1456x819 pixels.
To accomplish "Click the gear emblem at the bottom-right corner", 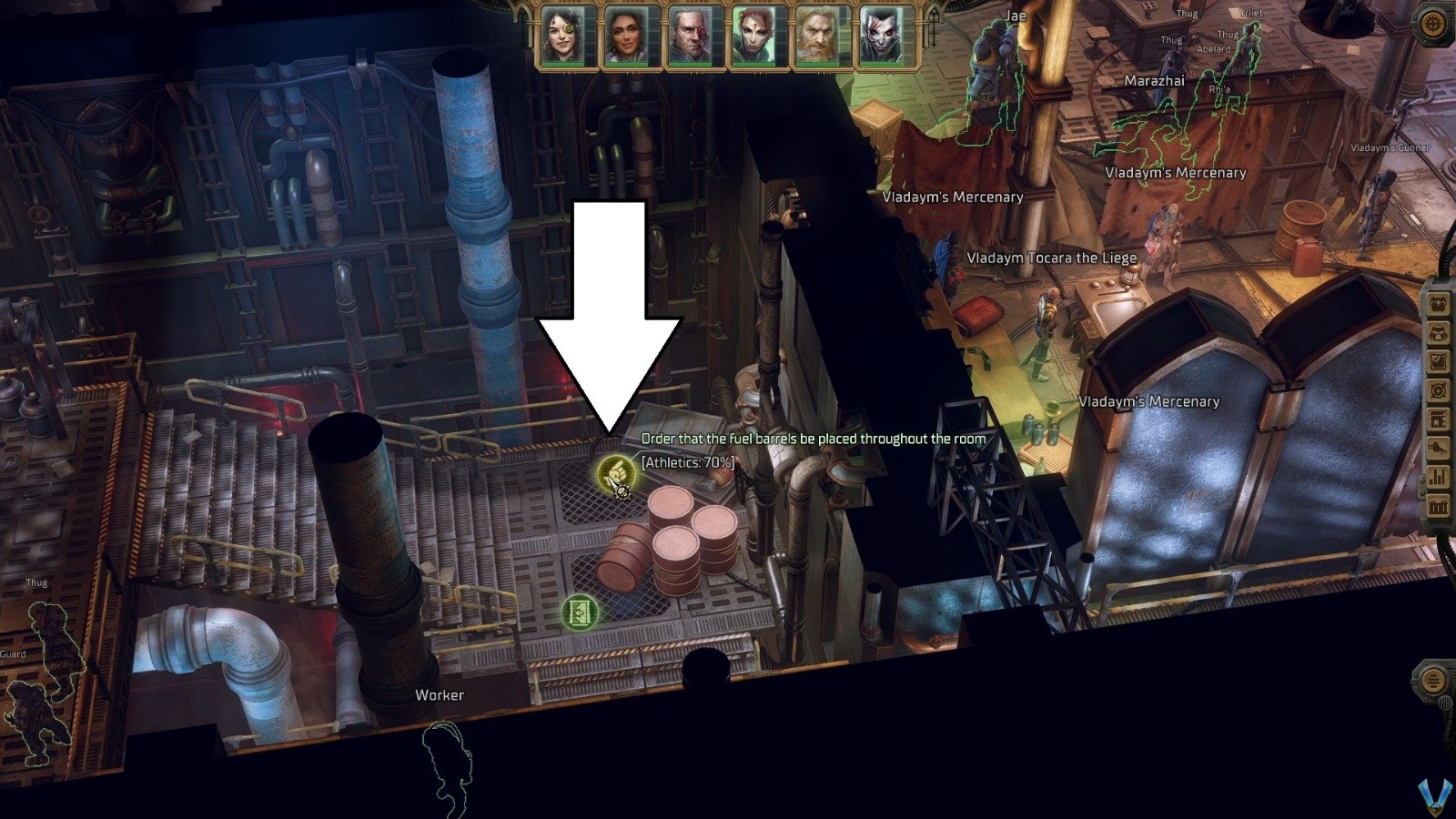I will pyautogui.click(x=1435, y=681).
